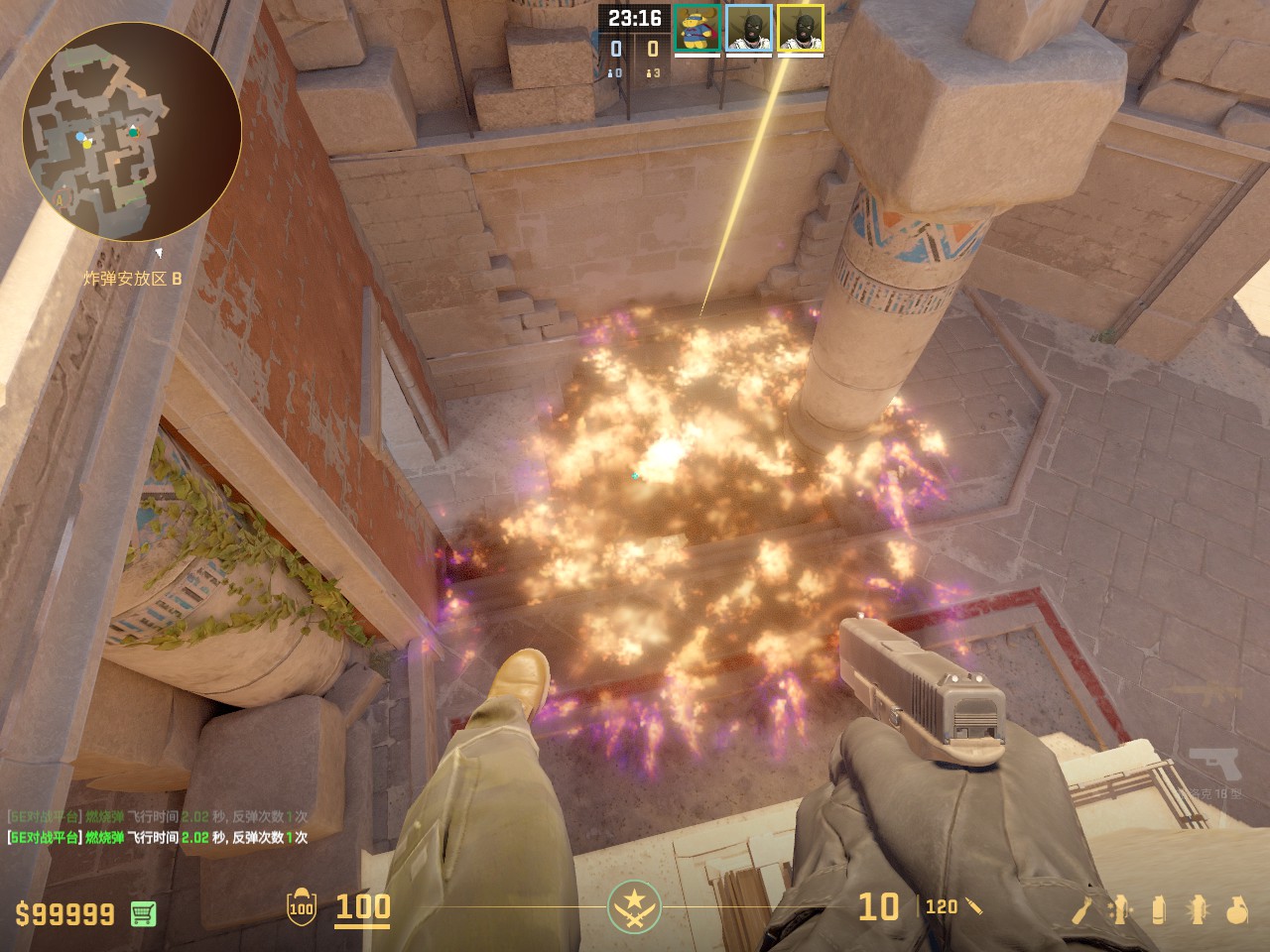The image size is (1270, 952).
Task: Click the team emblem at bottom center
Action: [x=634, y=906]
